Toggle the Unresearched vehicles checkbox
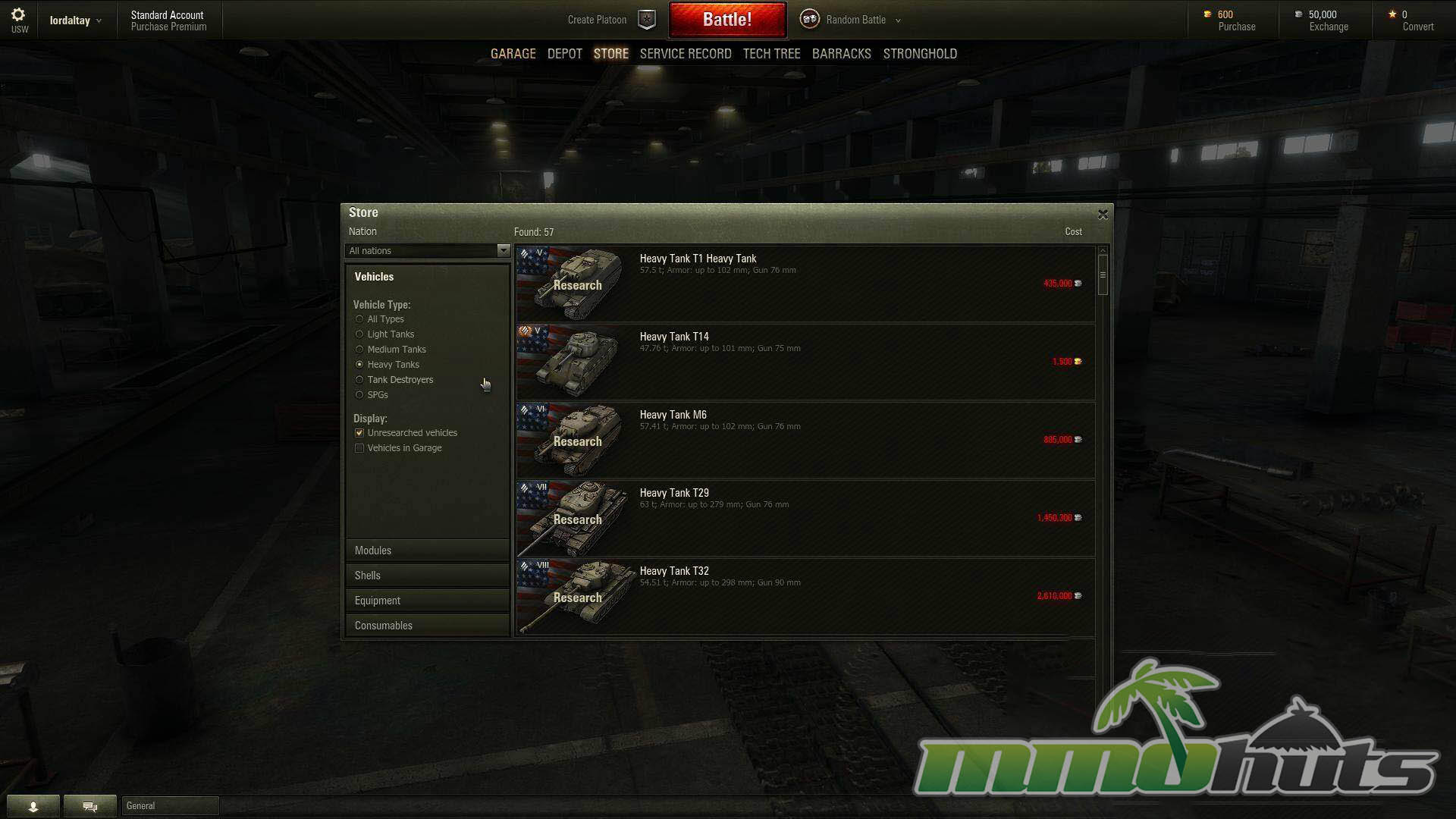1456x819 pixels. pyautogui.click(x=359, y=433)
